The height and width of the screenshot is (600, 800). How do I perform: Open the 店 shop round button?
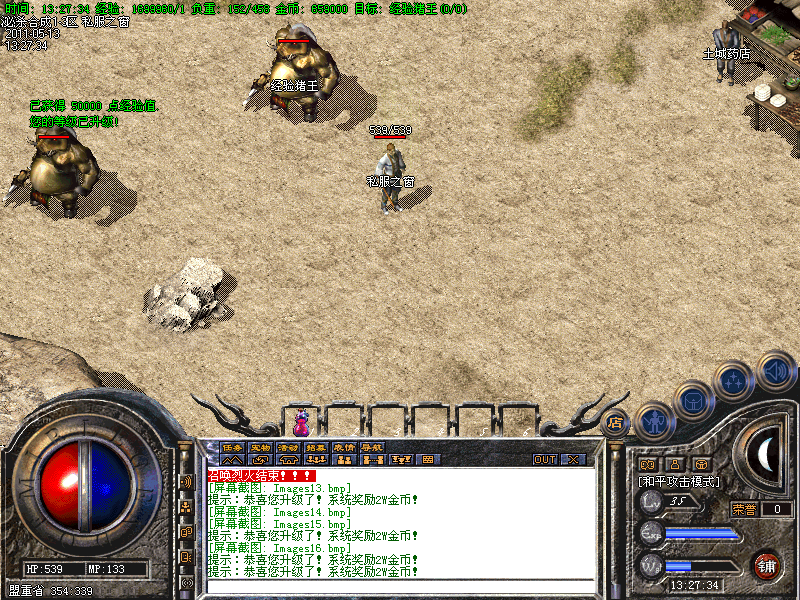point(615,422)
